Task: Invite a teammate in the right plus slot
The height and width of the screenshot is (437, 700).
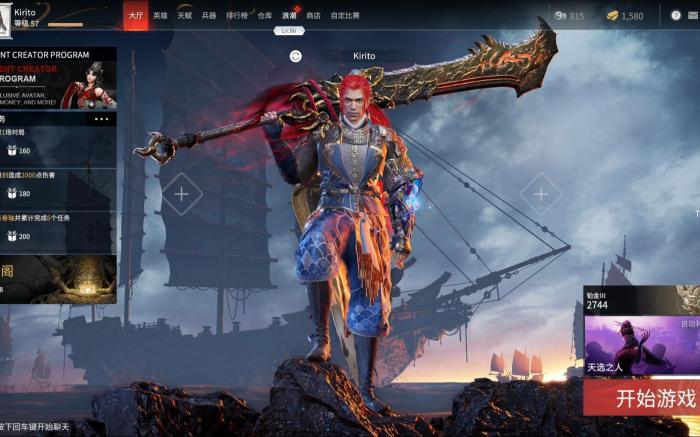Action: 540,194
